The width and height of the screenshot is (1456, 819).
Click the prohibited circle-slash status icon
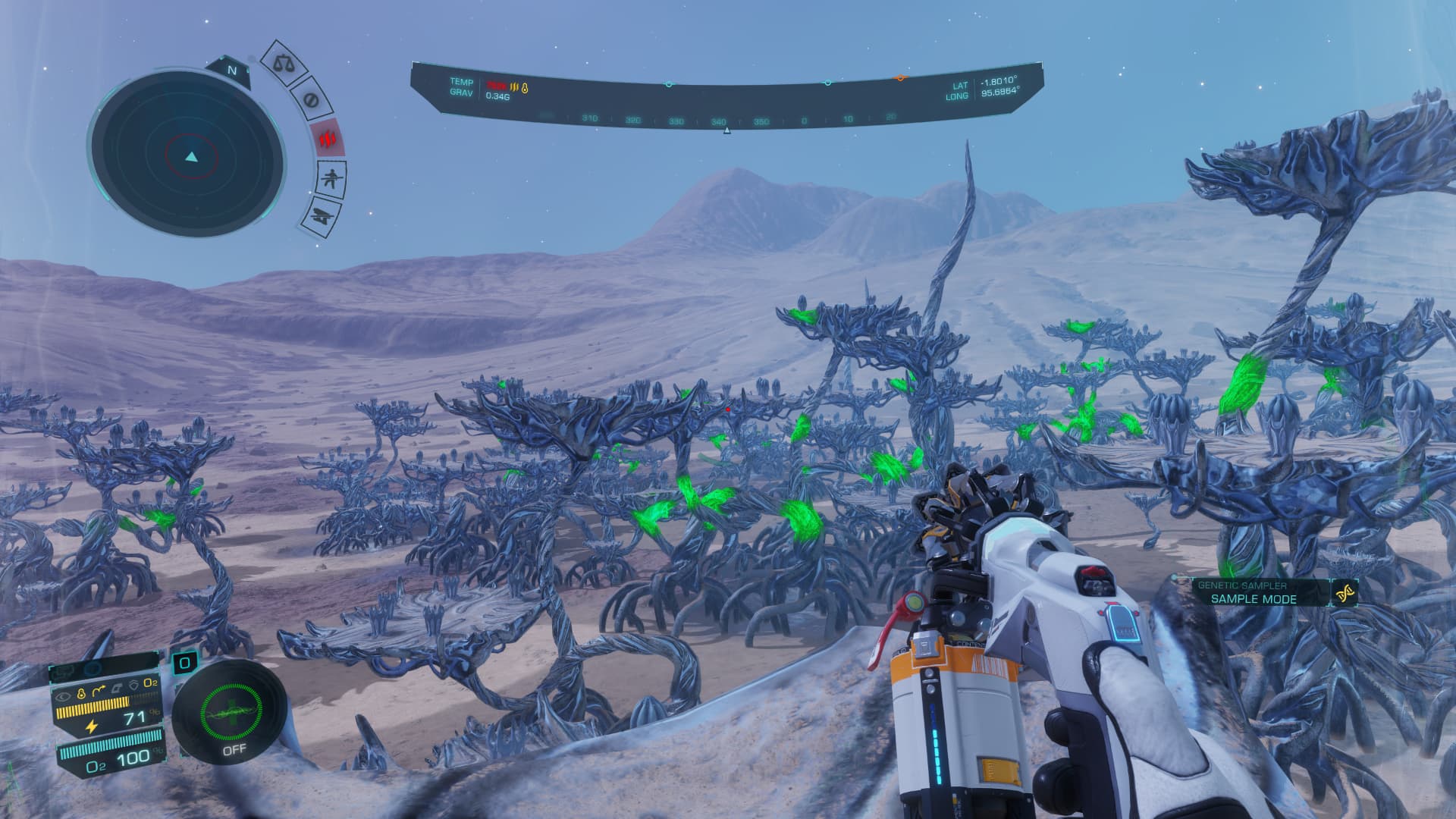(x=311, y=100)
